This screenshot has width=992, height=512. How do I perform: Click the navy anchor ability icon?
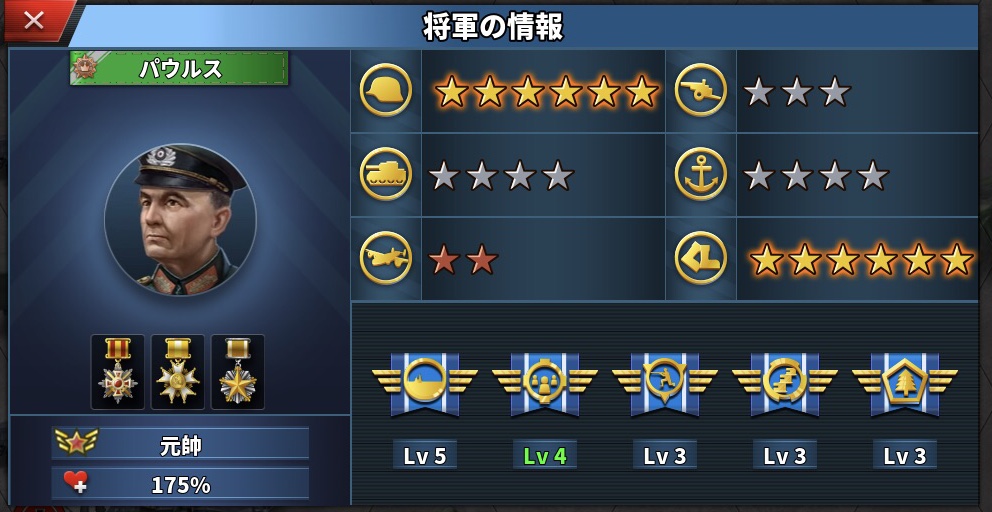(701, 175)
